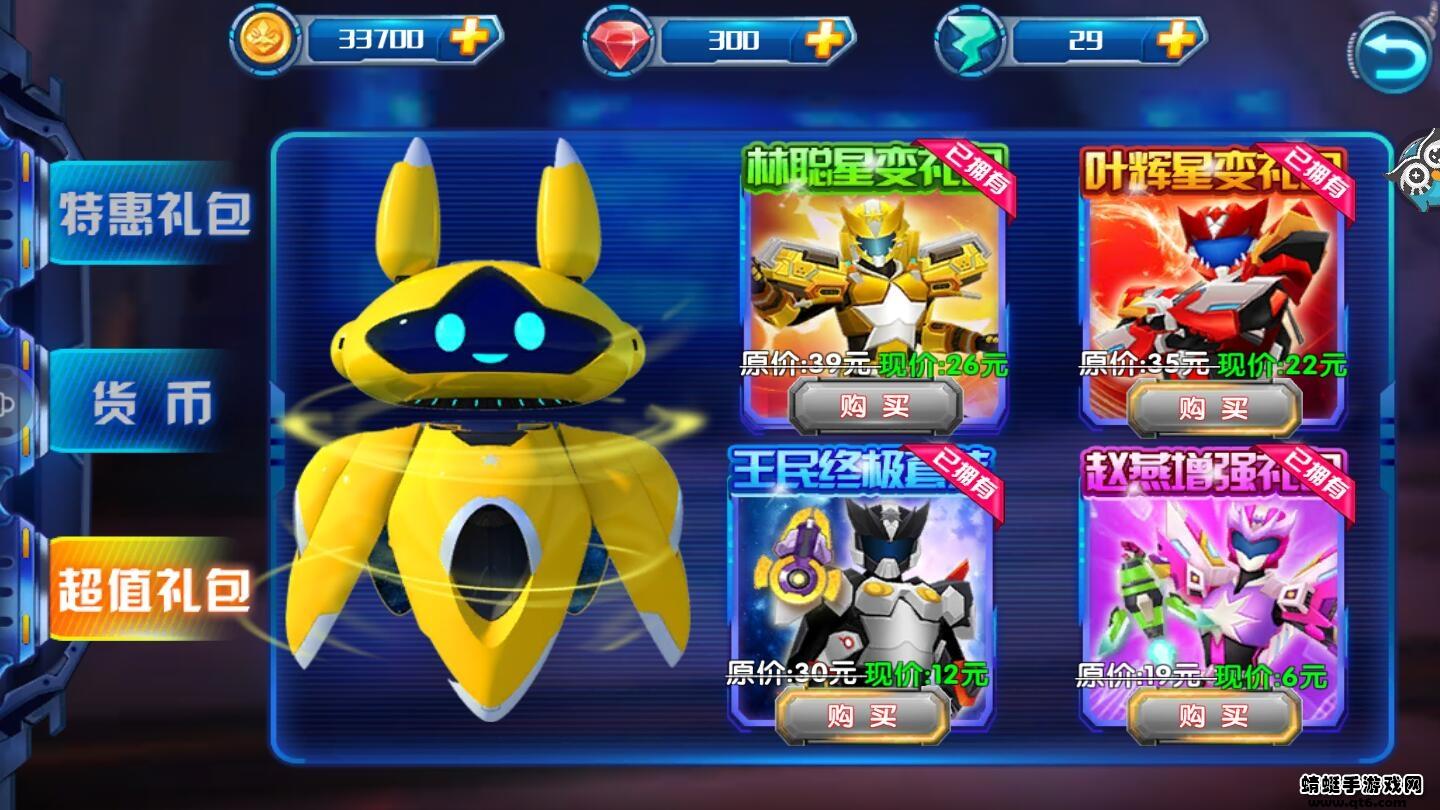This screenshot has height=810, width=1440.
Task: Buy the 王民终极 pack for 12元
Action: [861, 716]
